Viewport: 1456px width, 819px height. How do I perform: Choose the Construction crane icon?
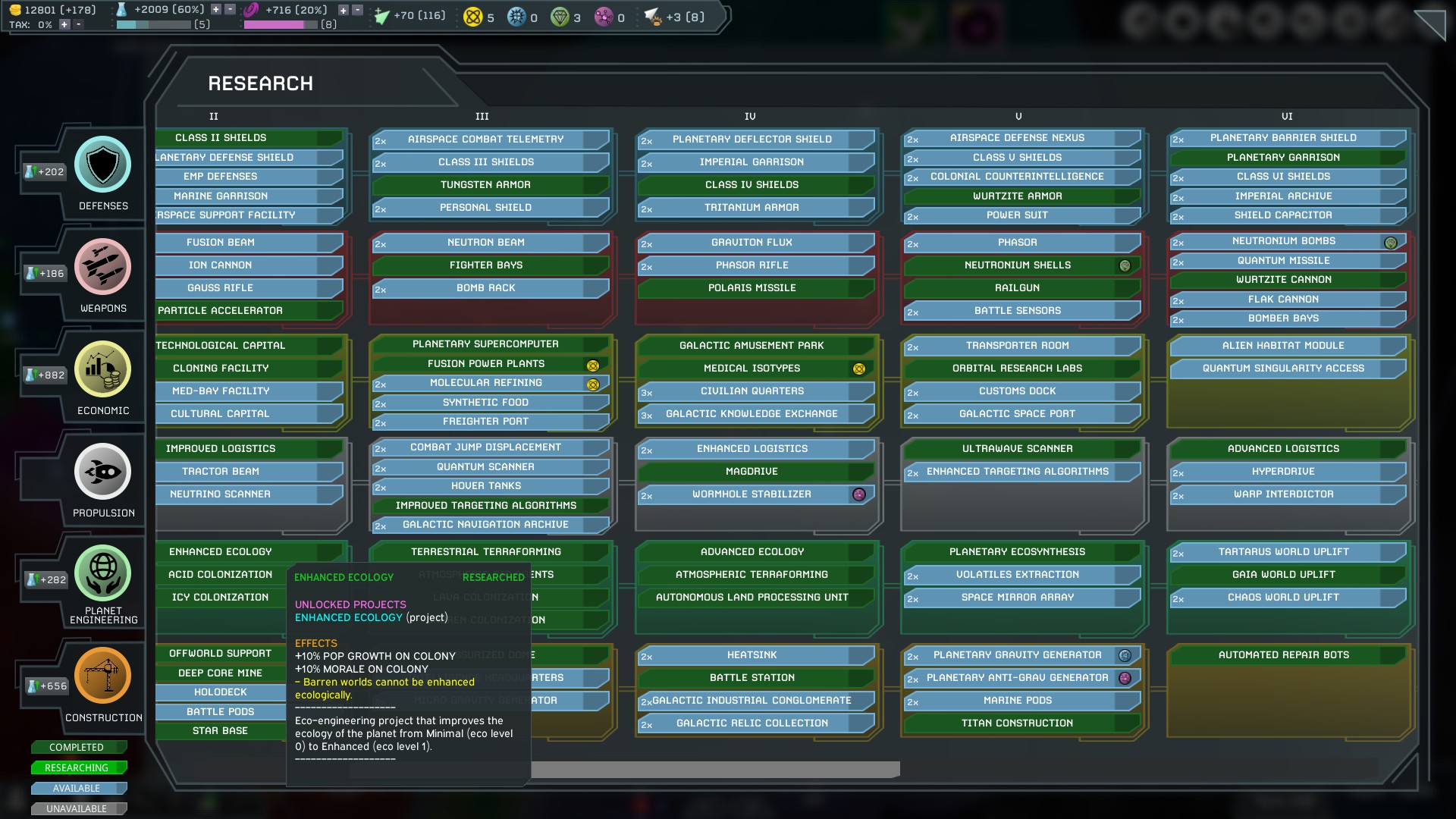point(103,676)
